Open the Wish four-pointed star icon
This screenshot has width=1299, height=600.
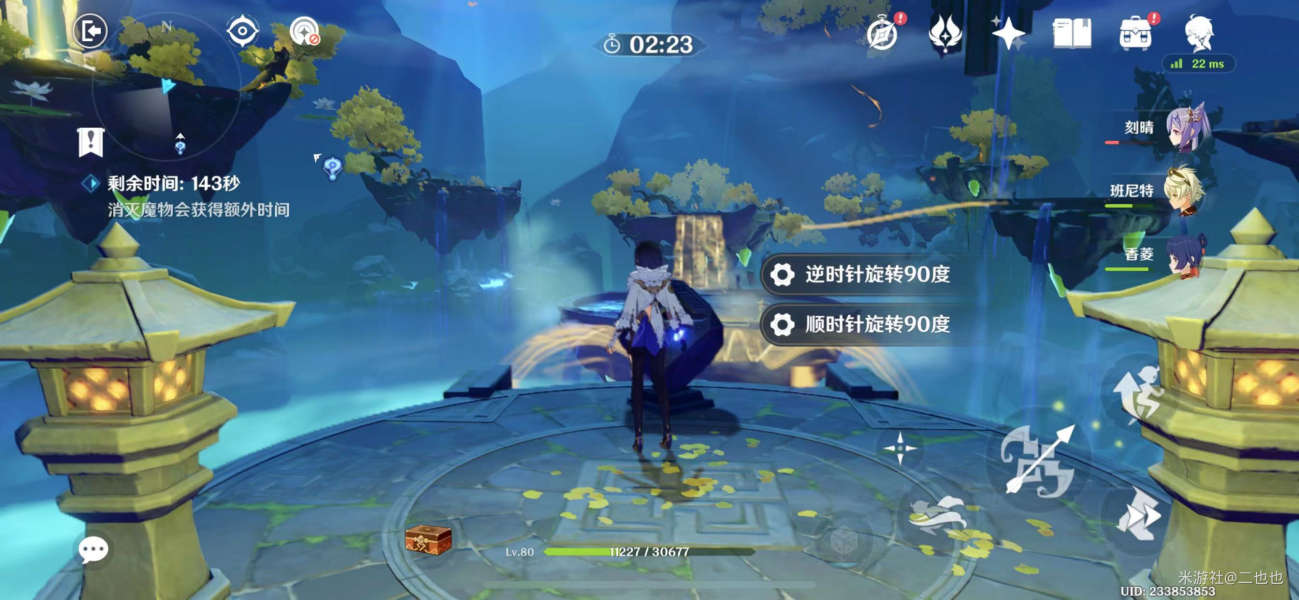[1008, 34]
